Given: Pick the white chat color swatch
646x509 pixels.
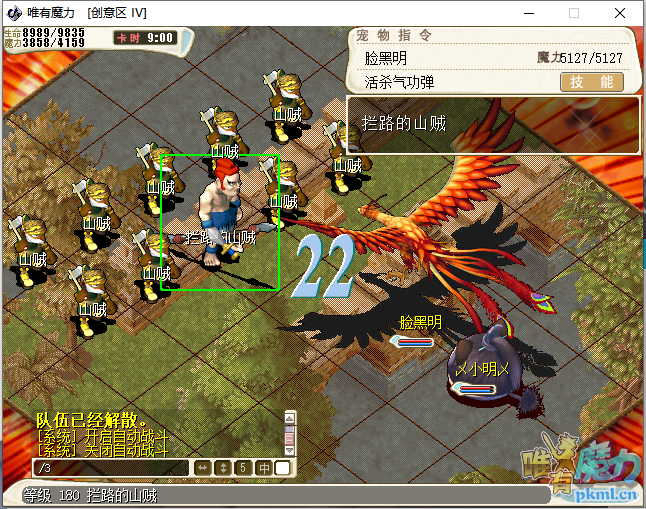Looking at the screenshot, I should point(283,468).
